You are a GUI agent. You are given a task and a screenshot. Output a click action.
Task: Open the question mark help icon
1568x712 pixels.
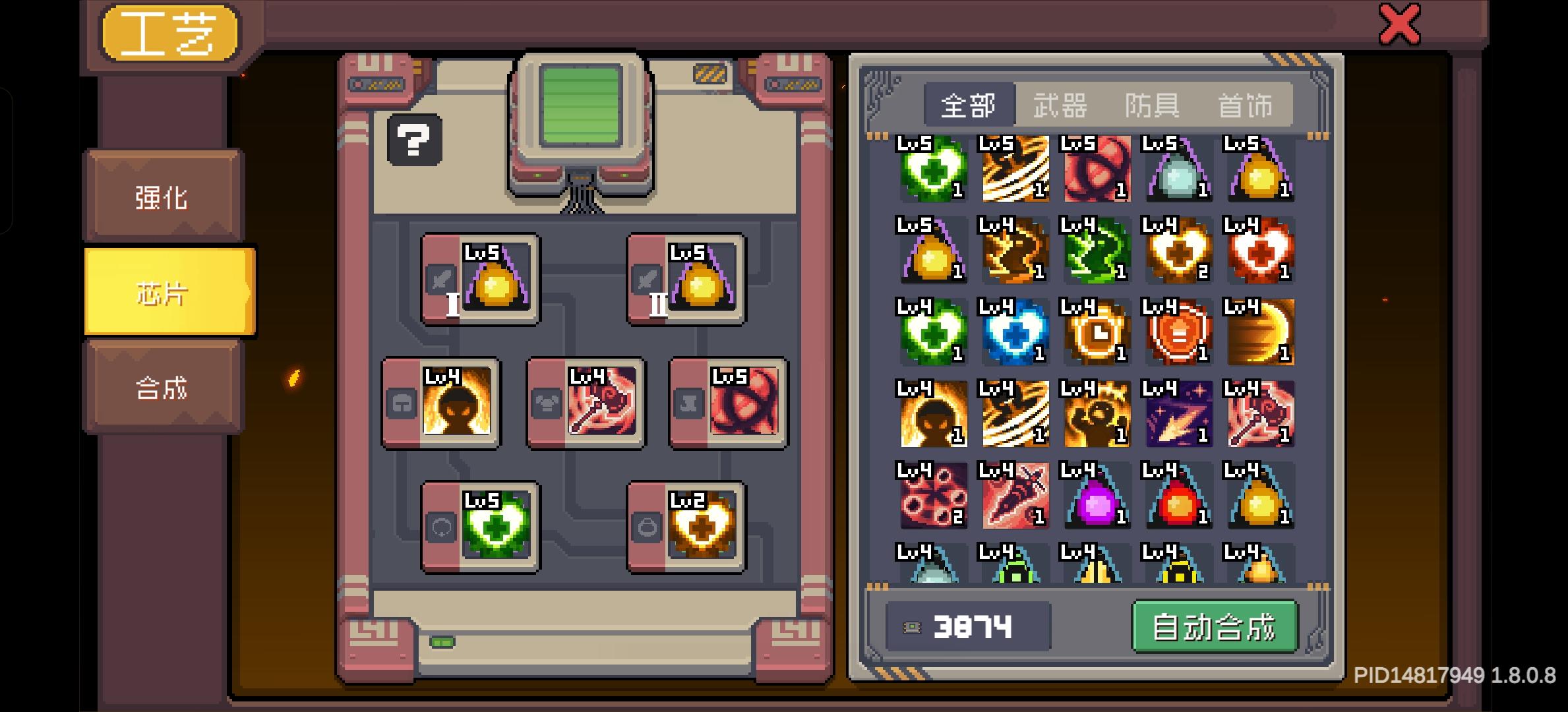(414, 140)
